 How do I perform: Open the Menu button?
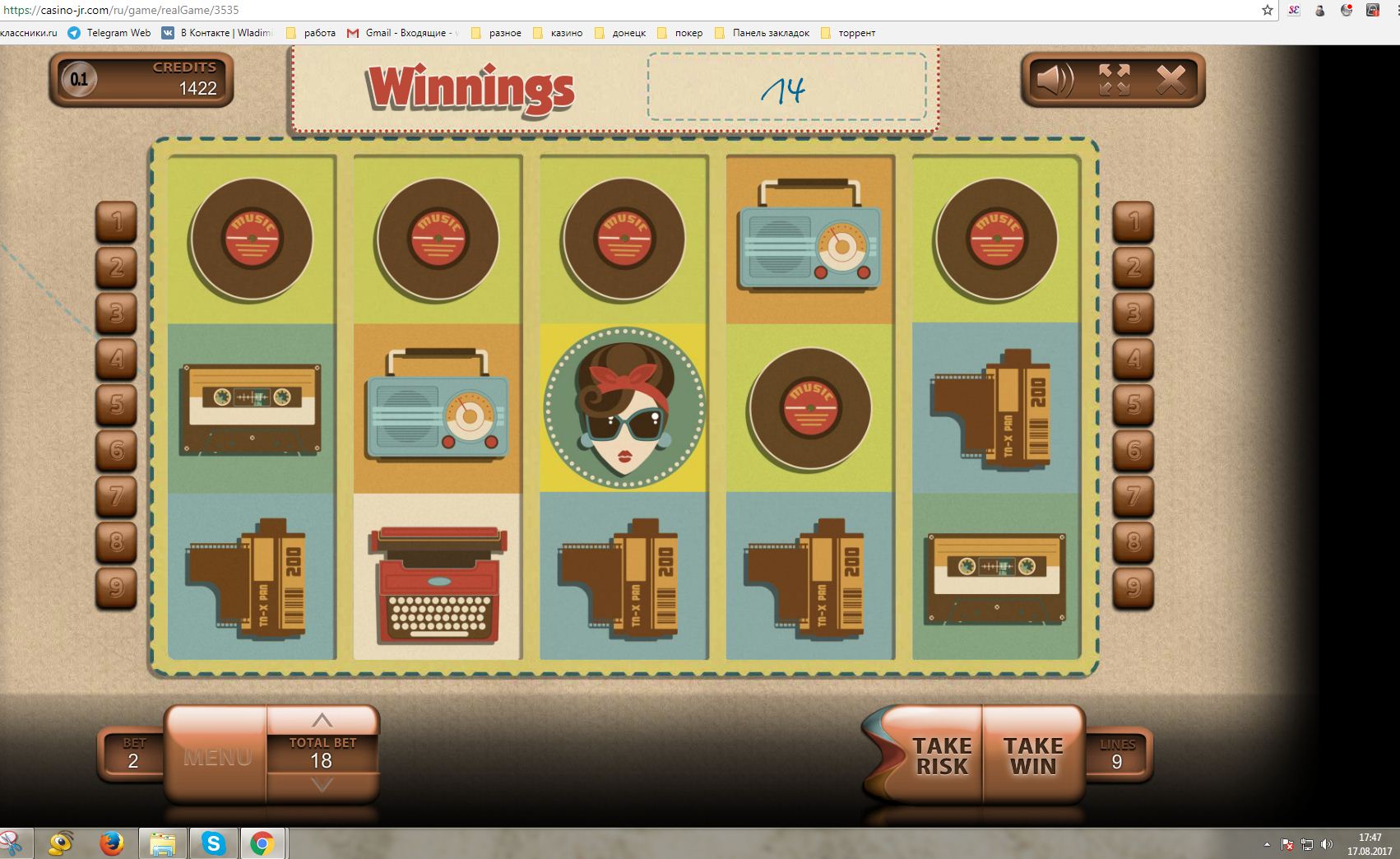click(x=217, y=756)
